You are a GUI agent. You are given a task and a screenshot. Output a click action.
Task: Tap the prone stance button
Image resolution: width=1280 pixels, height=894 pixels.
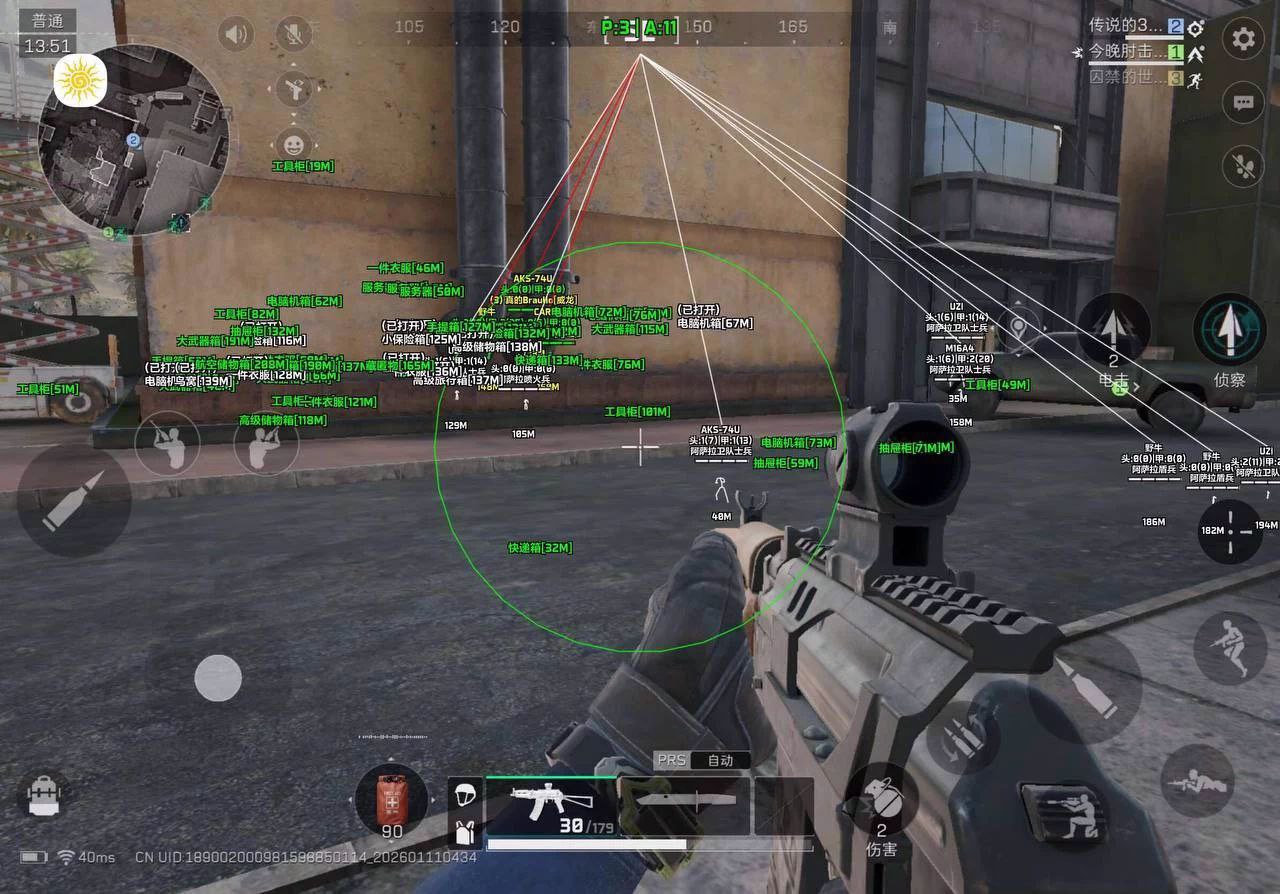click(x=1197, y=782)
